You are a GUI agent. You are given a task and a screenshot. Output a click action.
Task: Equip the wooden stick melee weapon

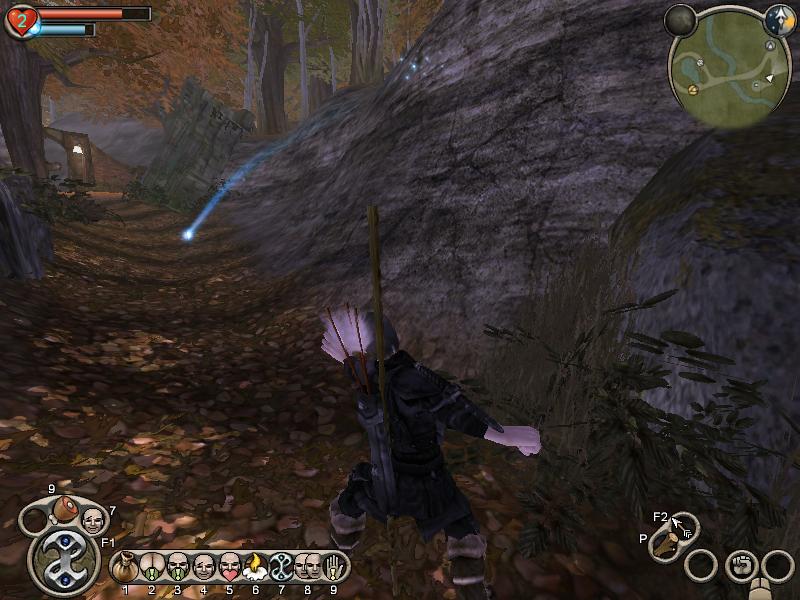666,546
